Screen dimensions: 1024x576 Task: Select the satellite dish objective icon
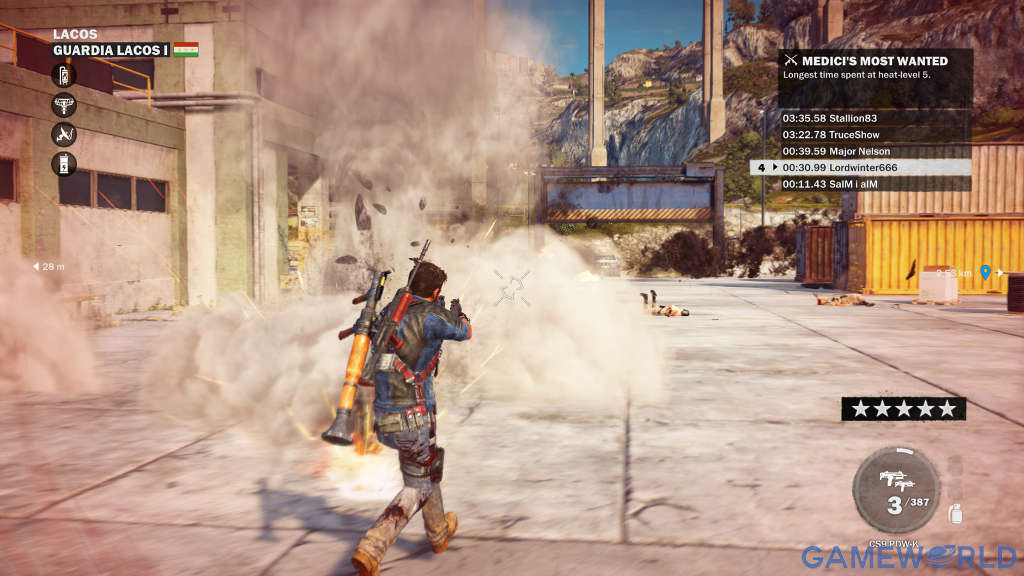click(64, 134)
